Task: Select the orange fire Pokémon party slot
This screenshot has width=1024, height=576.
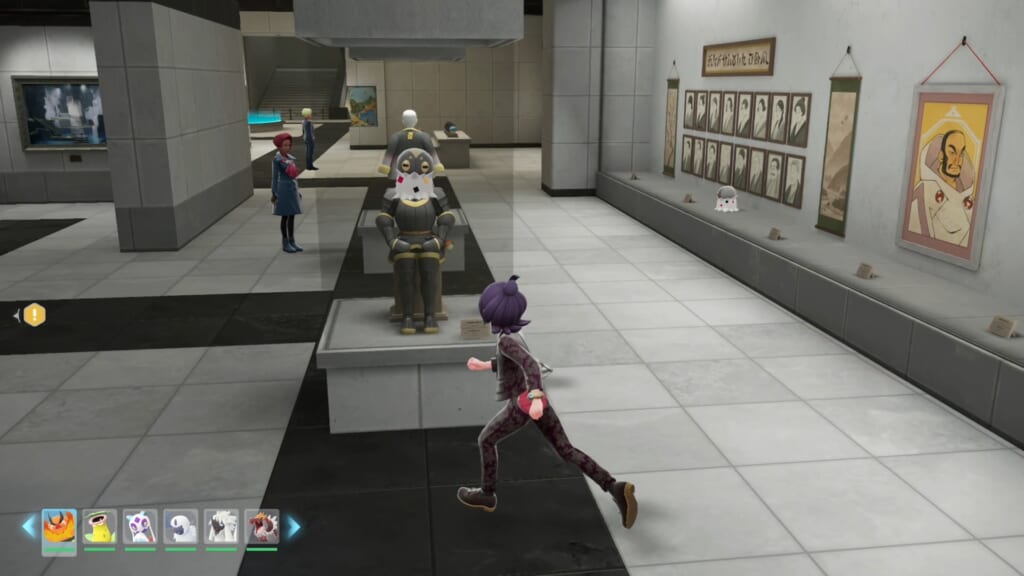Action: tap(59, 526)
